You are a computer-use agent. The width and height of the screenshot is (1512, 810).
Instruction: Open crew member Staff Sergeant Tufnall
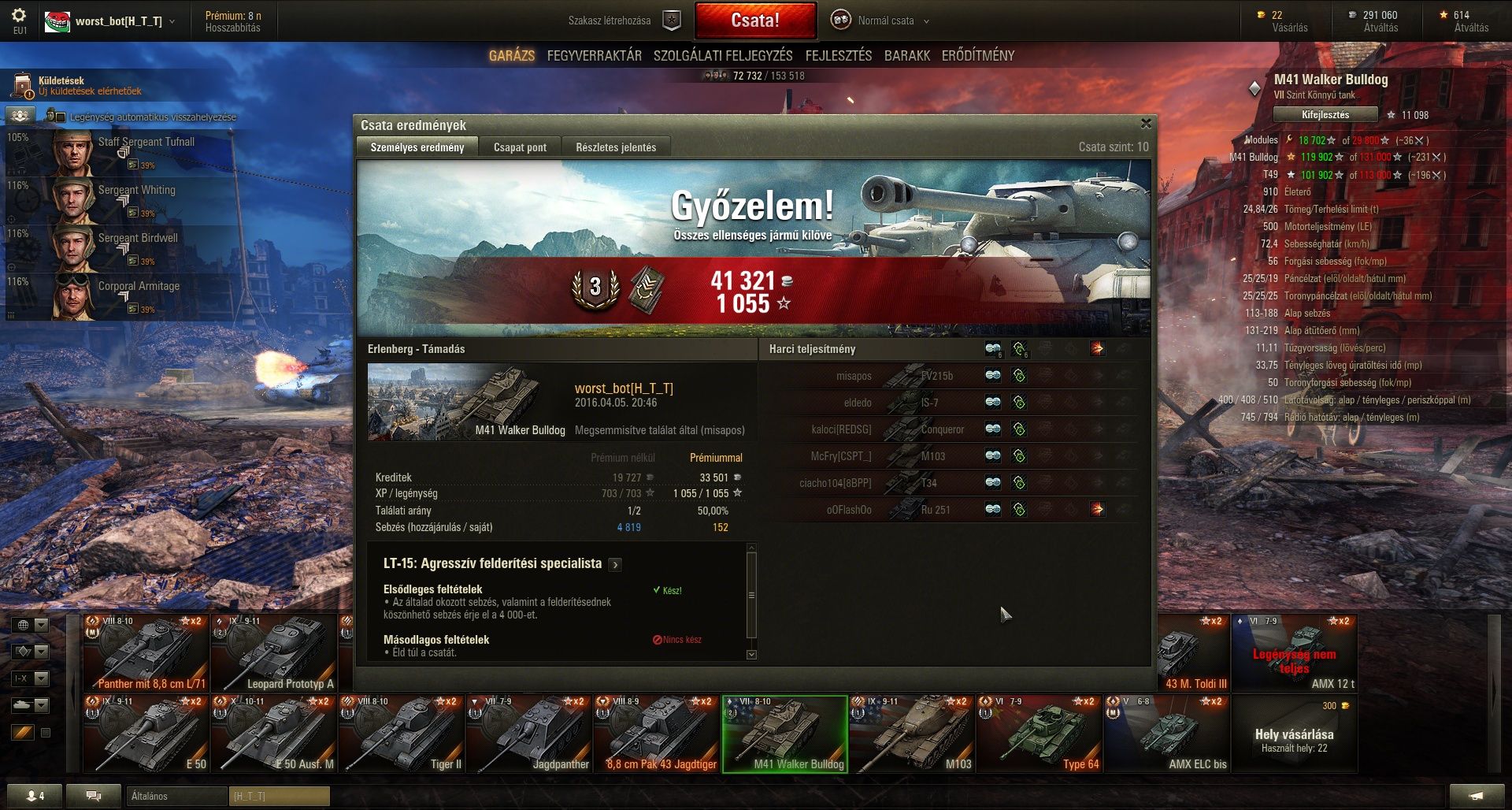126,152
